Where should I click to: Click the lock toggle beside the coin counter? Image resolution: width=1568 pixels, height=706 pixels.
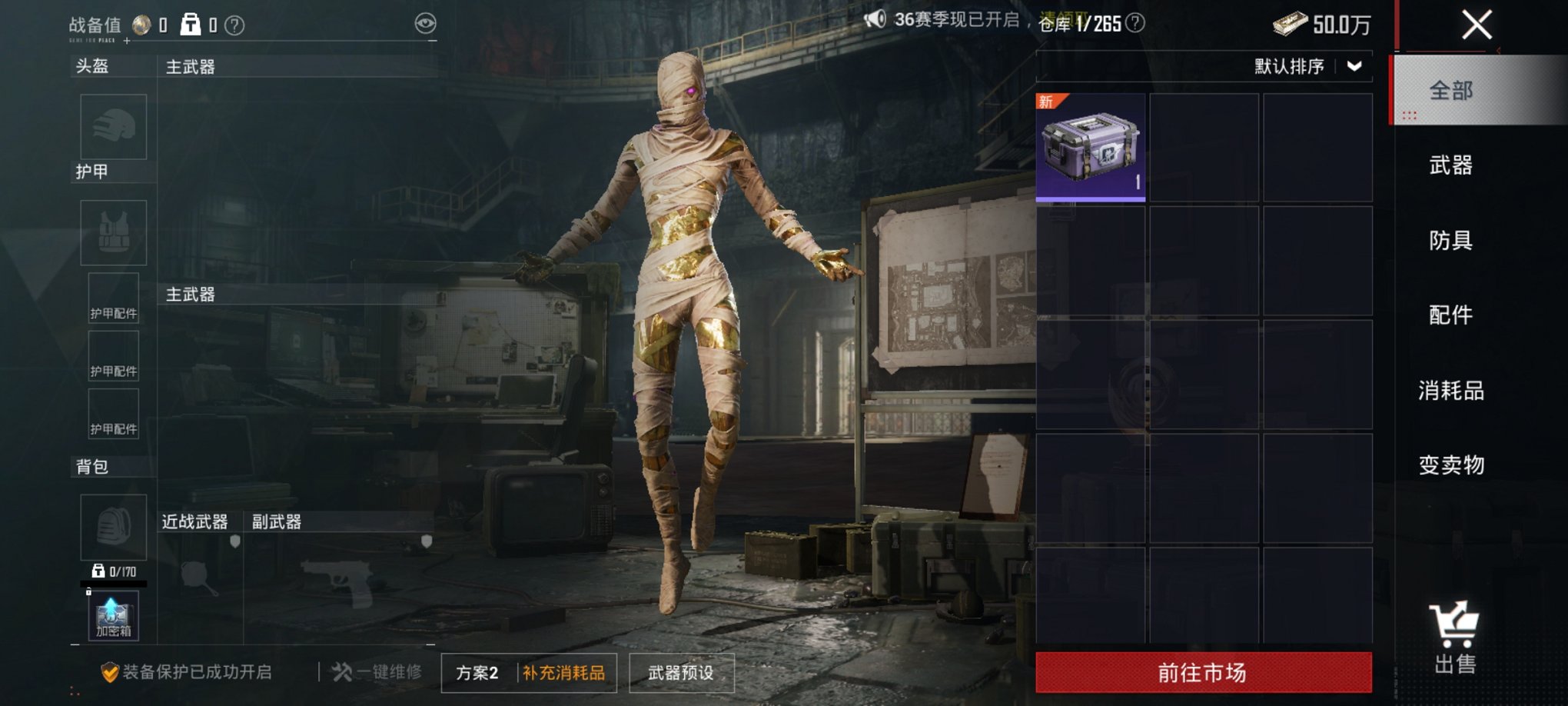pyautogui.click(x=191, y=23)
